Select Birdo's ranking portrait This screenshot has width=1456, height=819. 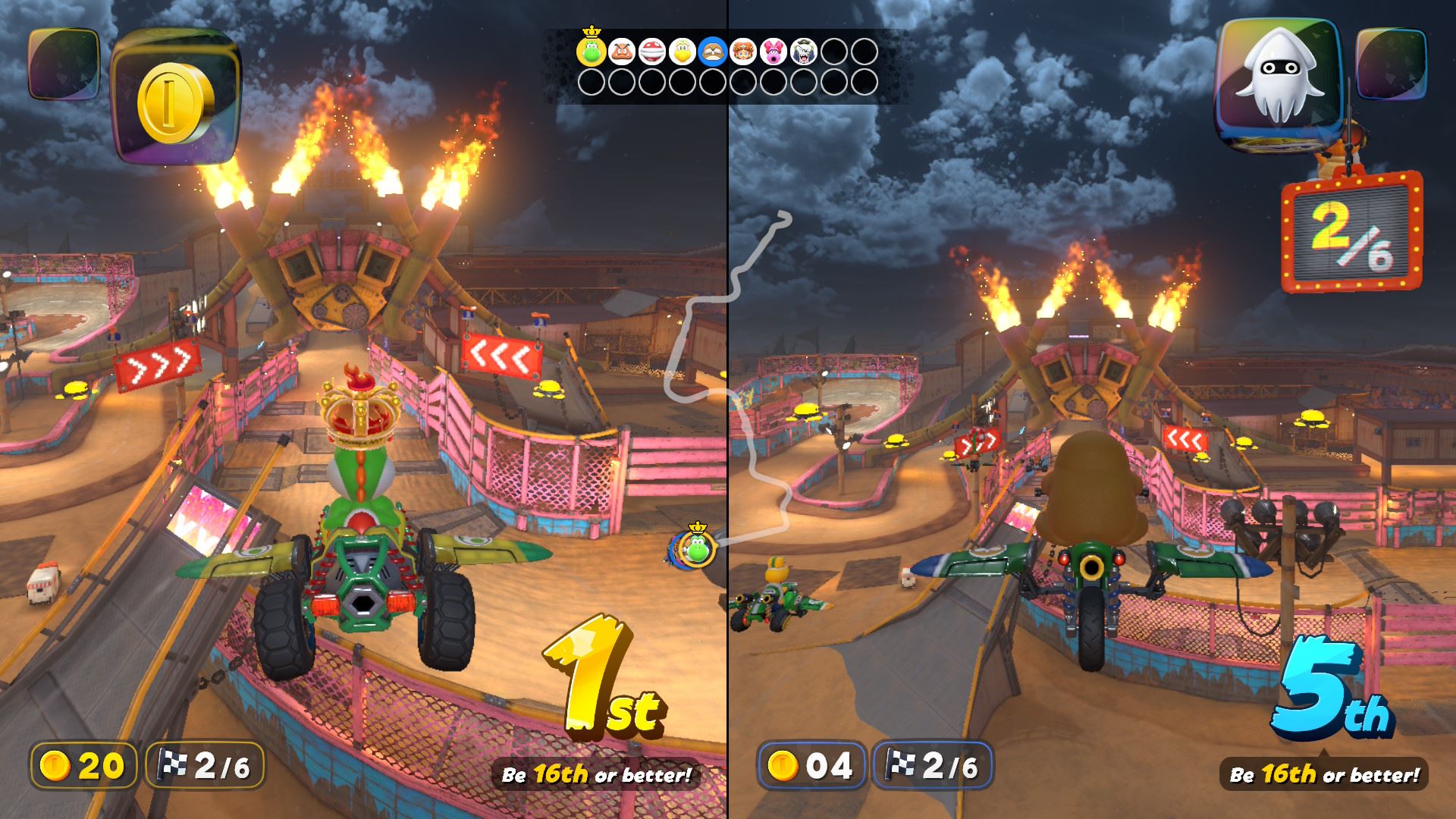(773, 52)
